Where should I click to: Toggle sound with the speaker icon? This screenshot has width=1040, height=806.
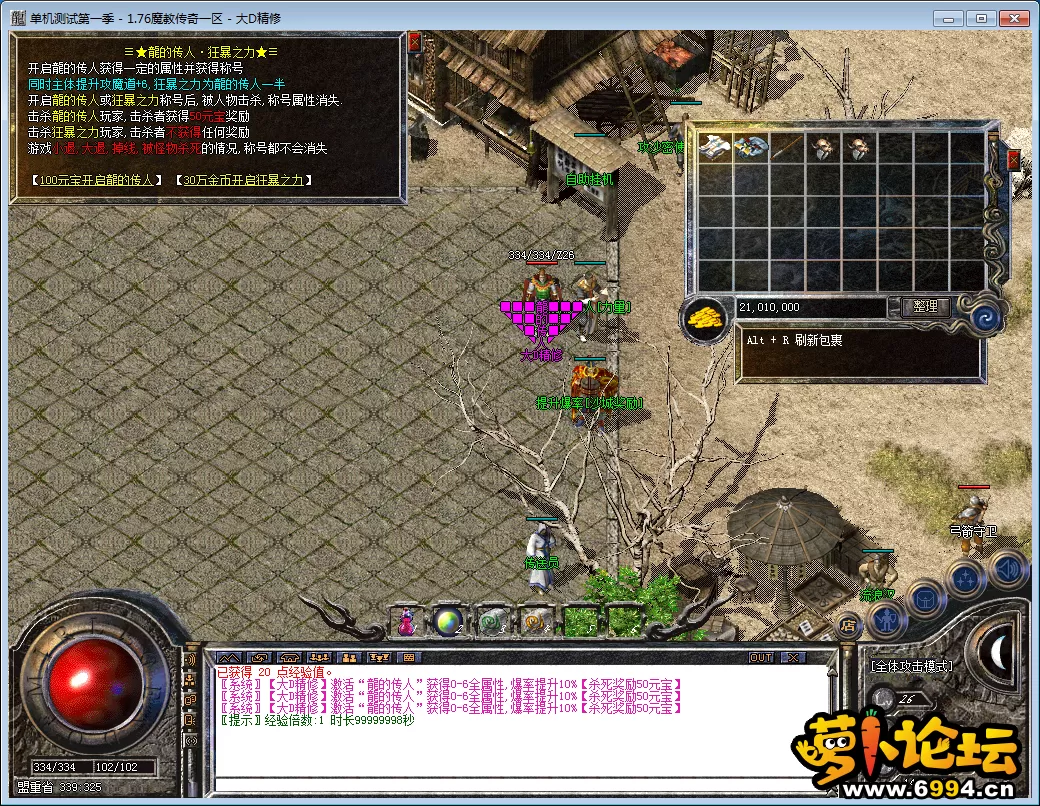pyautogui.click(x=1007, y=570)
